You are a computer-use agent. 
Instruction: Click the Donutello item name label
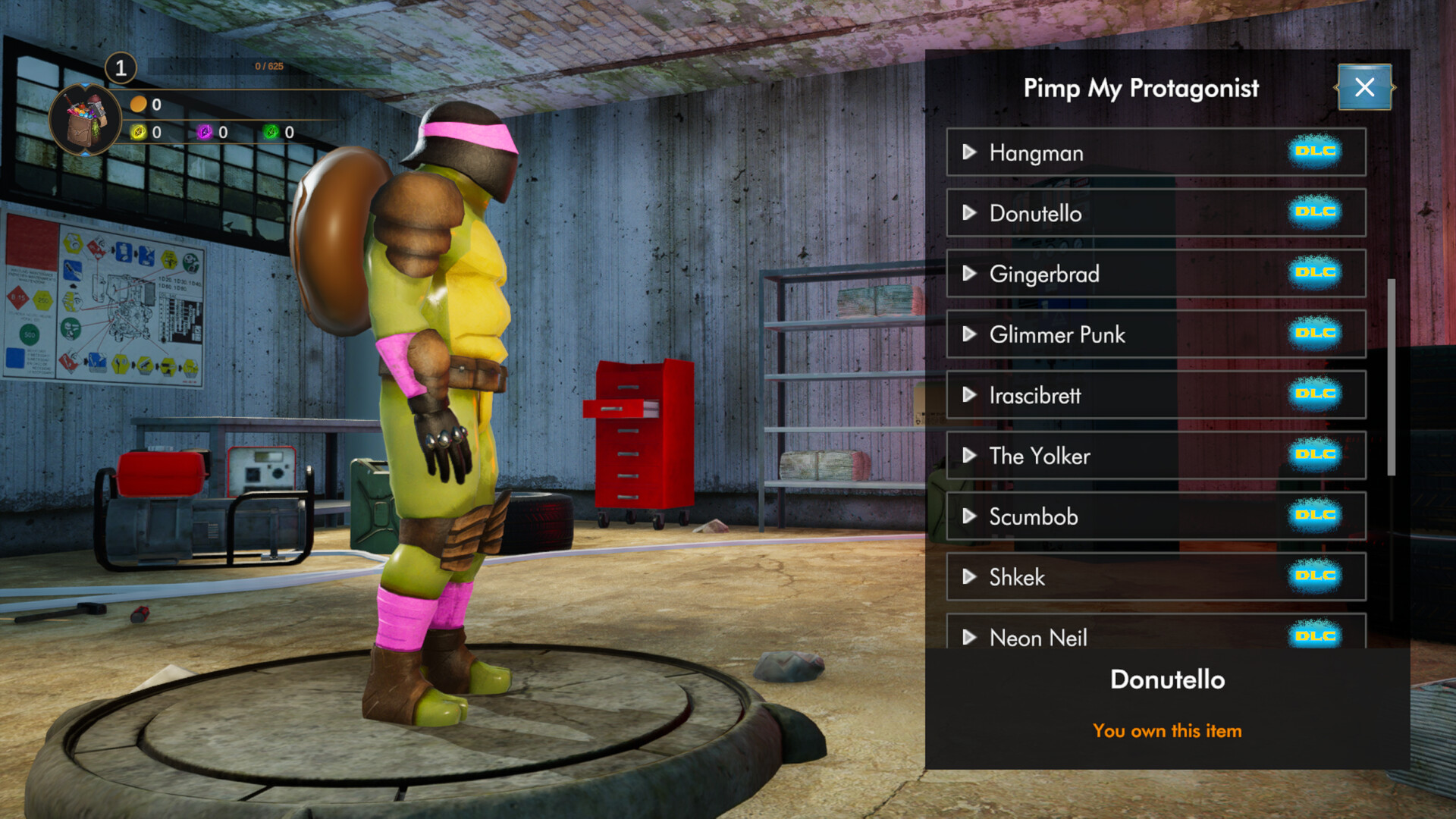pos(1167,679)
